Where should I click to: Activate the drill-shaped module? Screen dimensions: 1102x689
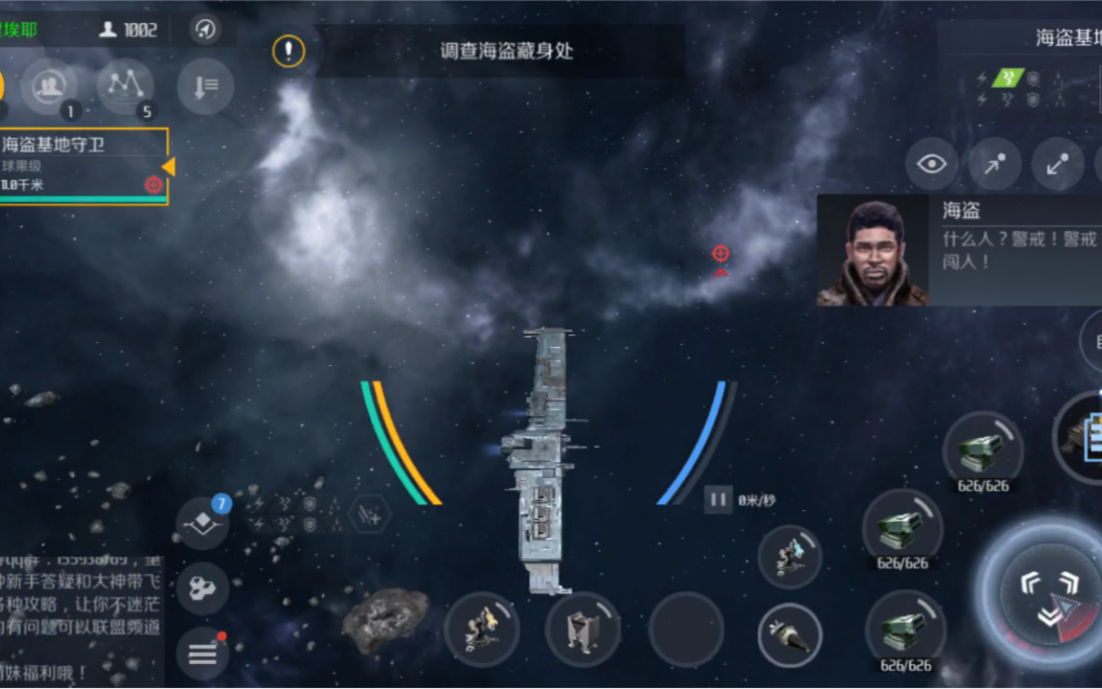(790, 634)
